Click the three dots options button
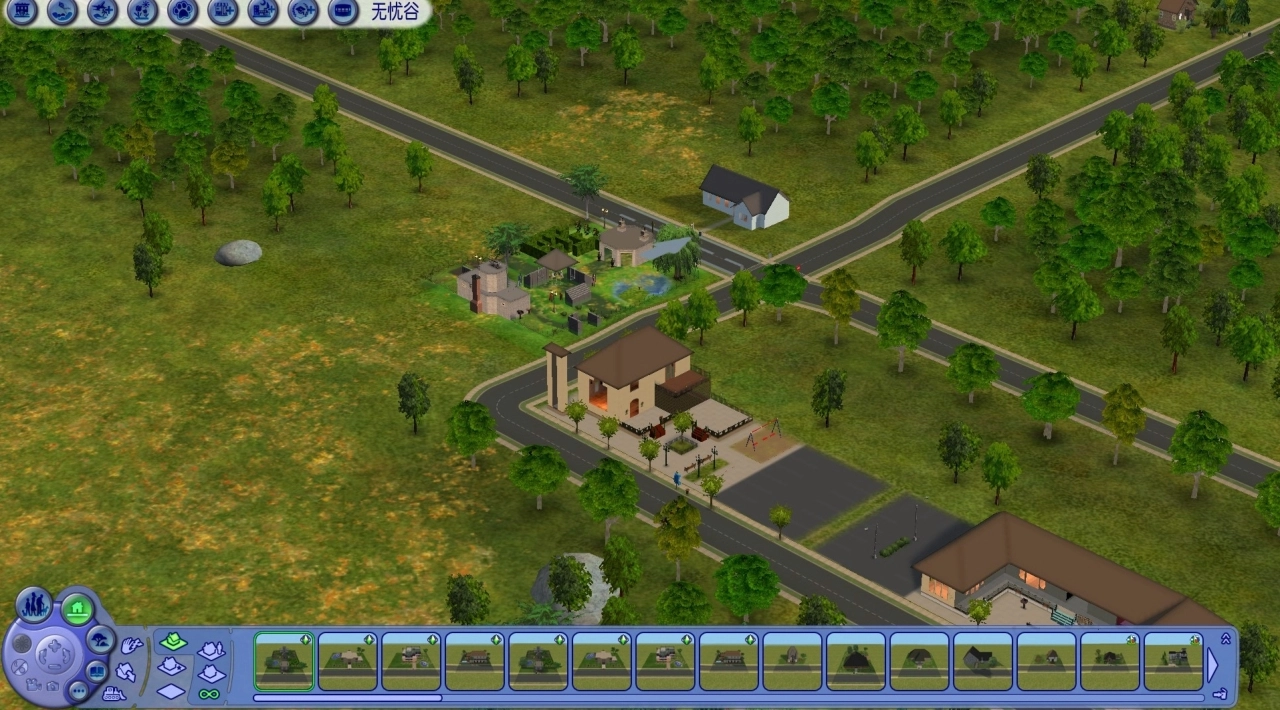 [x=78, y=690]
